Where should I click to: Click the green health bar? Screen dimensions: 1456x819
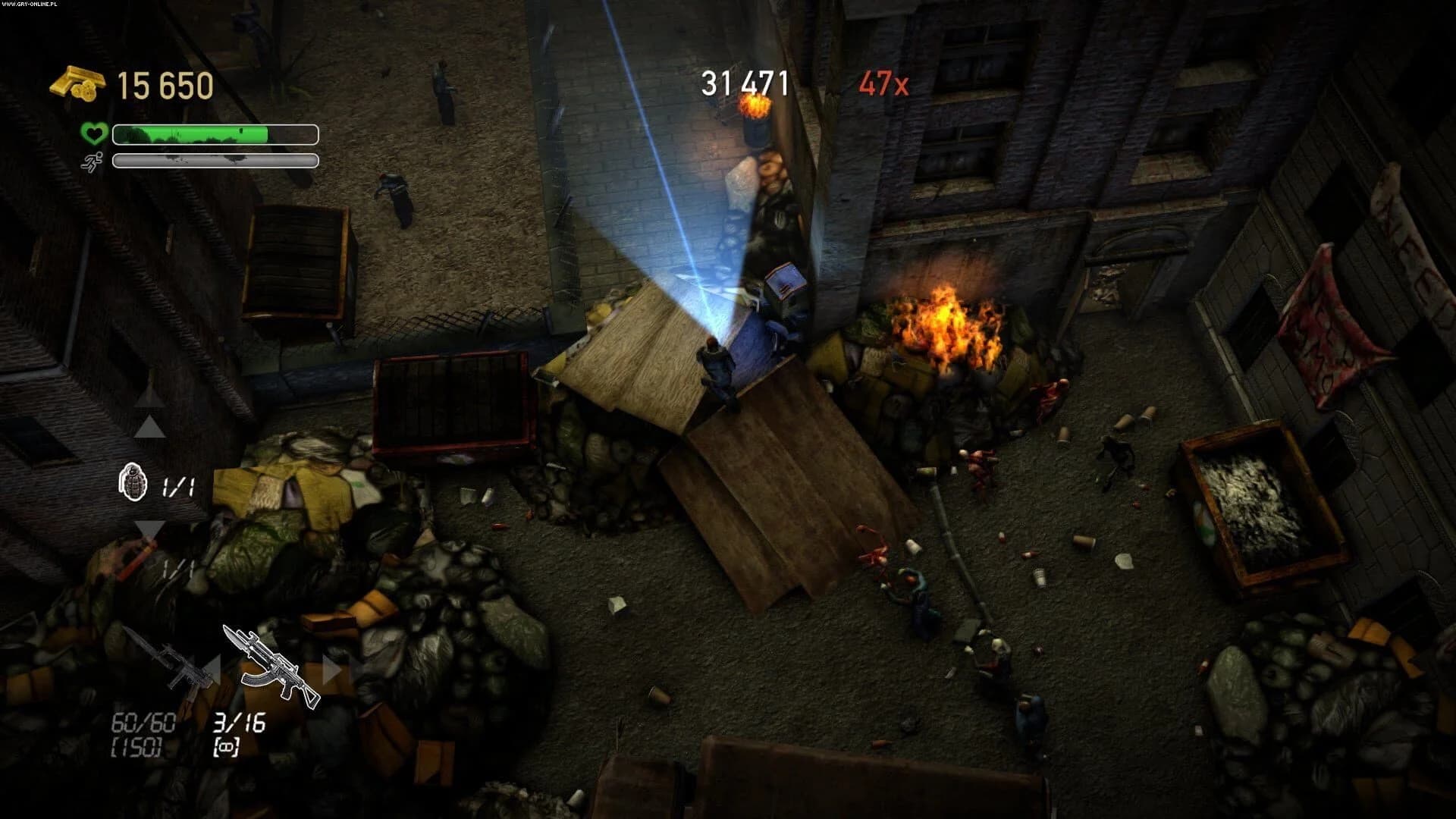click(190, 133)
